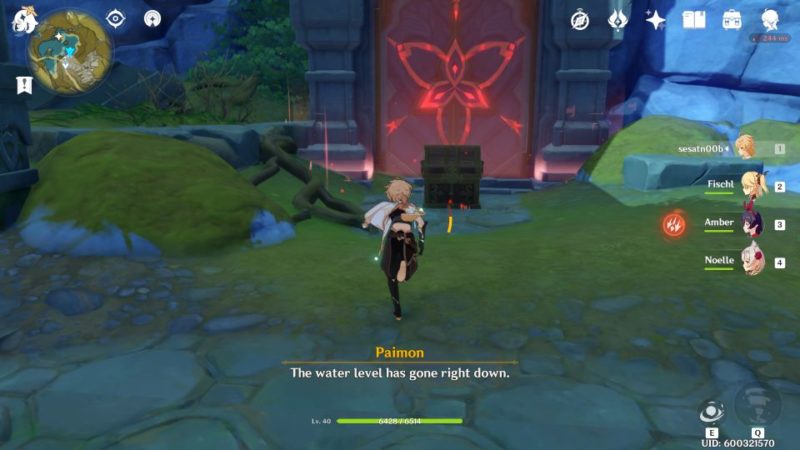Open the Adventurer Handbook book icon
Image resolution: width=800 pixels, height=450 pixels.
point(694,20)
